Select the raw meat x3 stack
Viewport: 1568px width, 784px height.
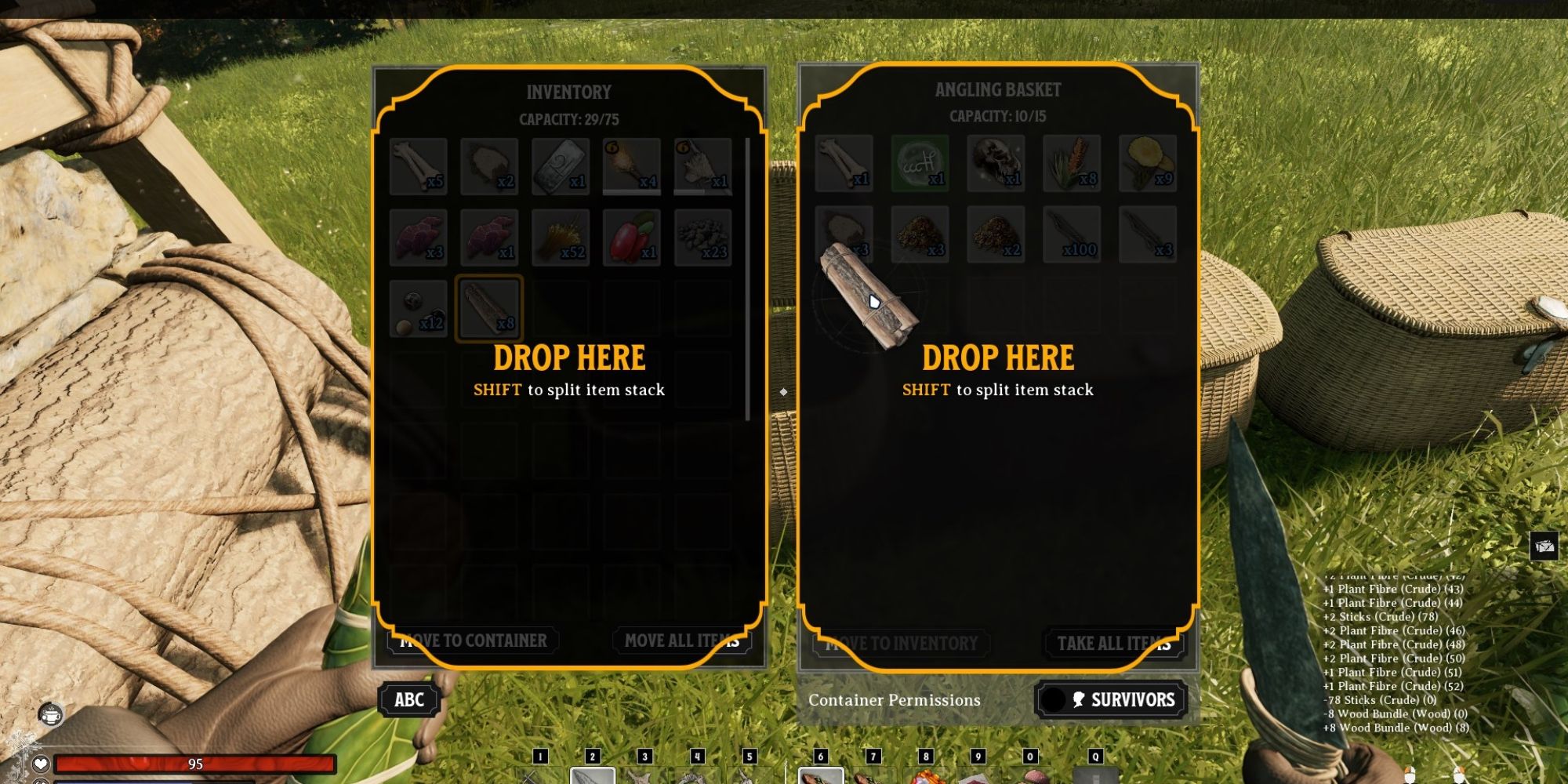coord(418,237)
